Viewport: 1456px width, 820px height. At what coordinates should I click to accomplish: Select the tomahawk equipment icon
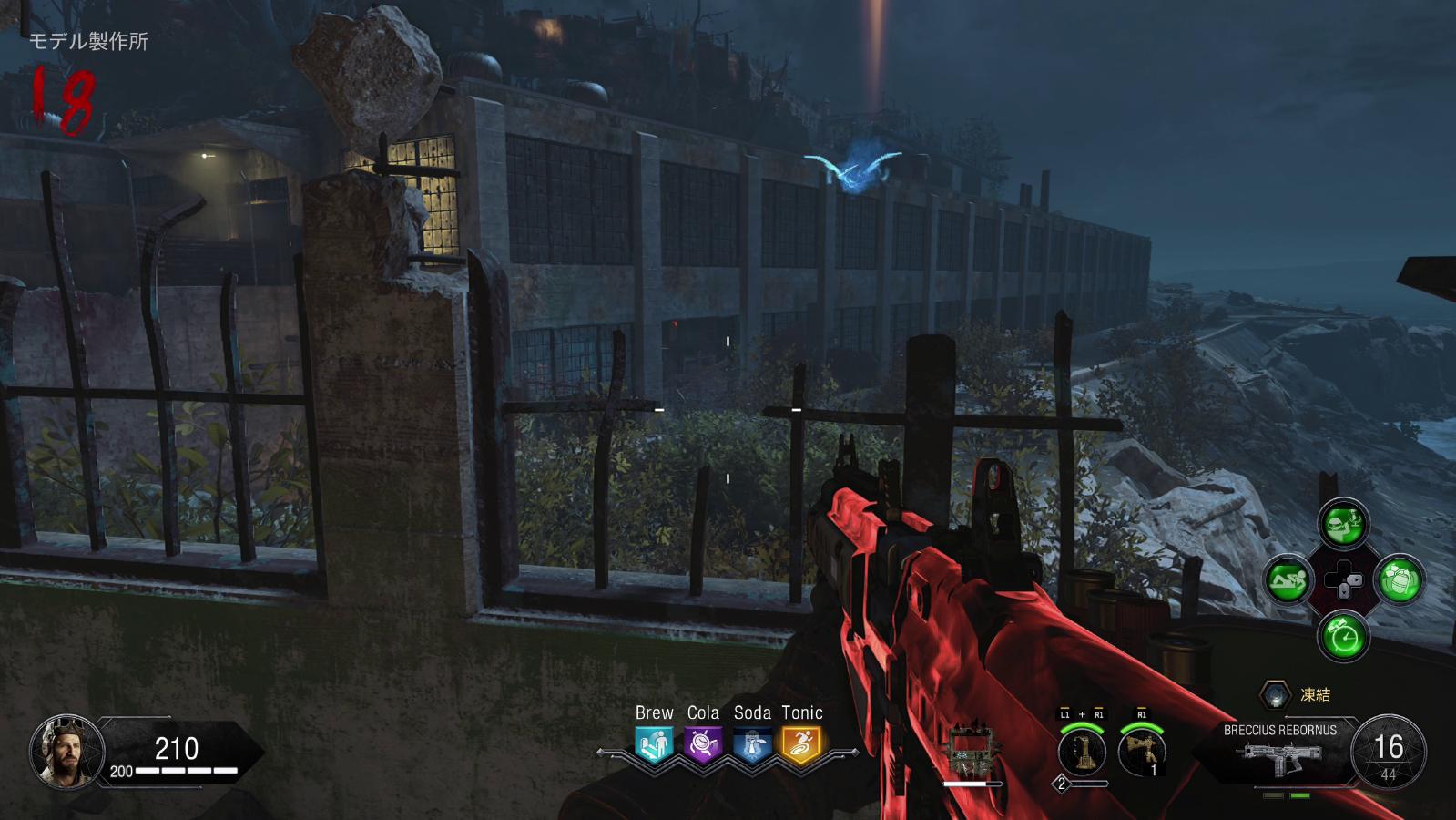[x=1142, y=752]
